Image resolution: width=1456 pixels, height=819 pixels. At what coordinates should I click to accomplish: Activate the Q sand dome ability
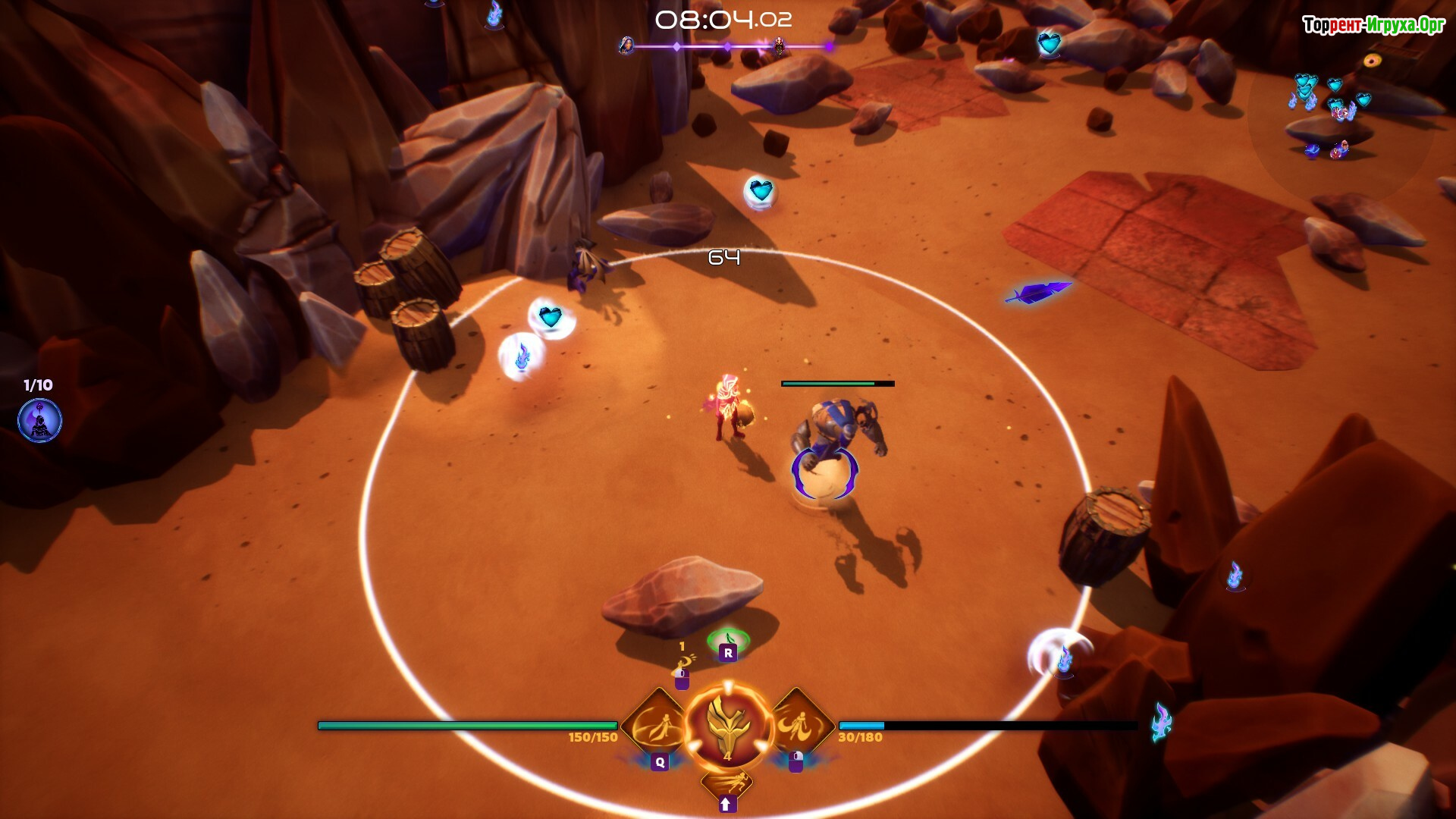pyautogui.click(x=657, y=726)
